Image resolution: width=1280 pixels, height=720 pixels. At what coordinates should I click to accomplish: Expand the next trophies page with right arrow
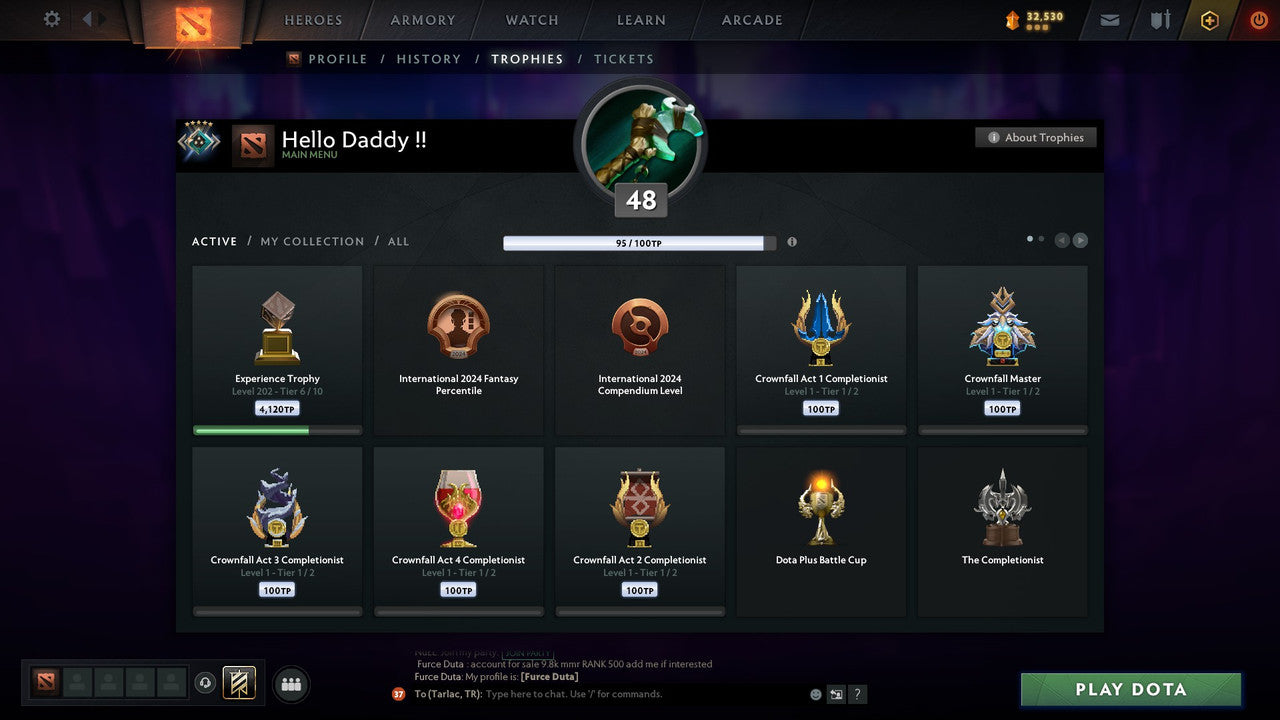click(1080, 240)
